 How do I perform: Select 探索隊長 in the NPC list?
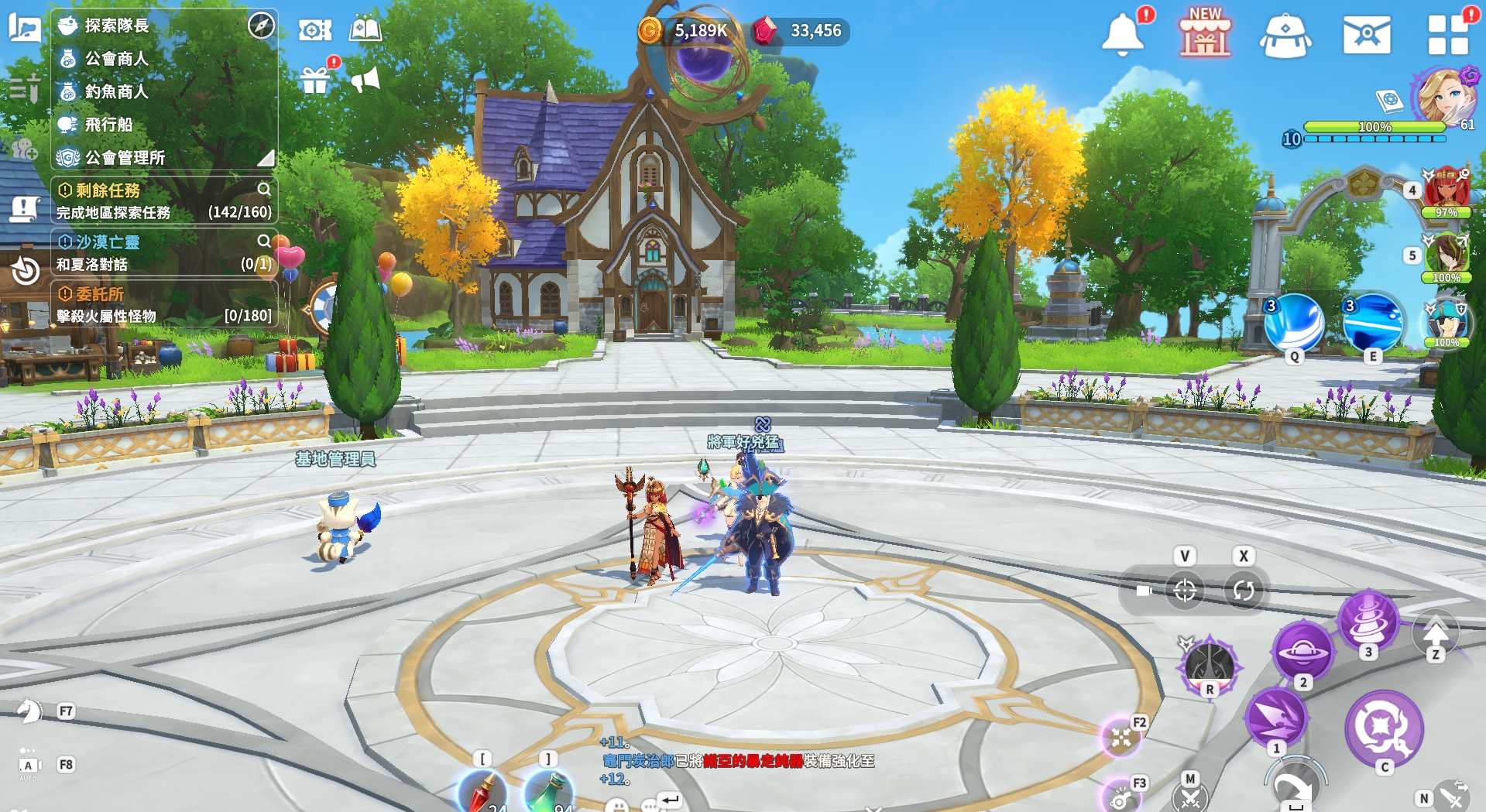[x=116, y=26]
